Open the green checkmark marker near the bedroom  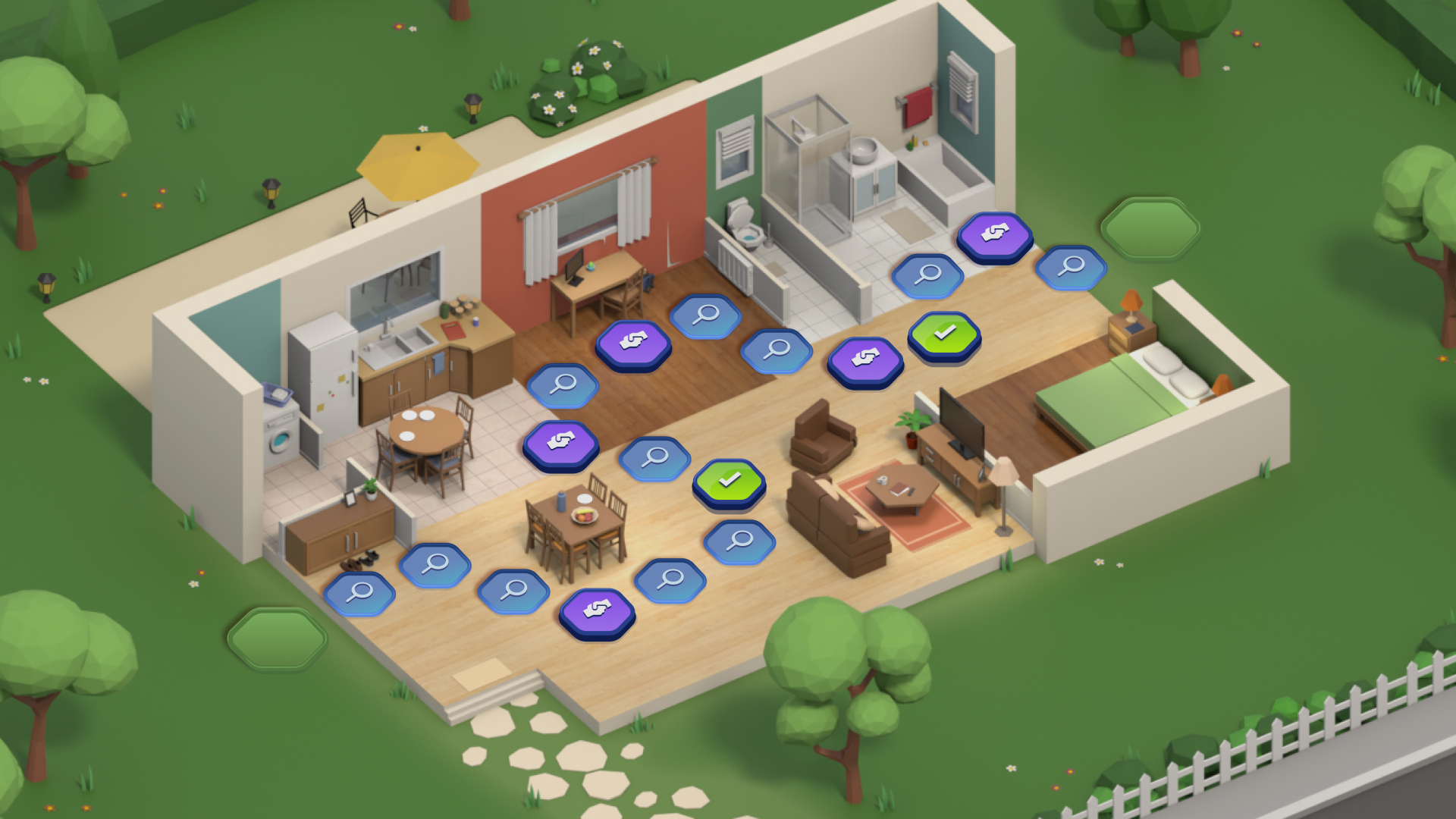944,334
